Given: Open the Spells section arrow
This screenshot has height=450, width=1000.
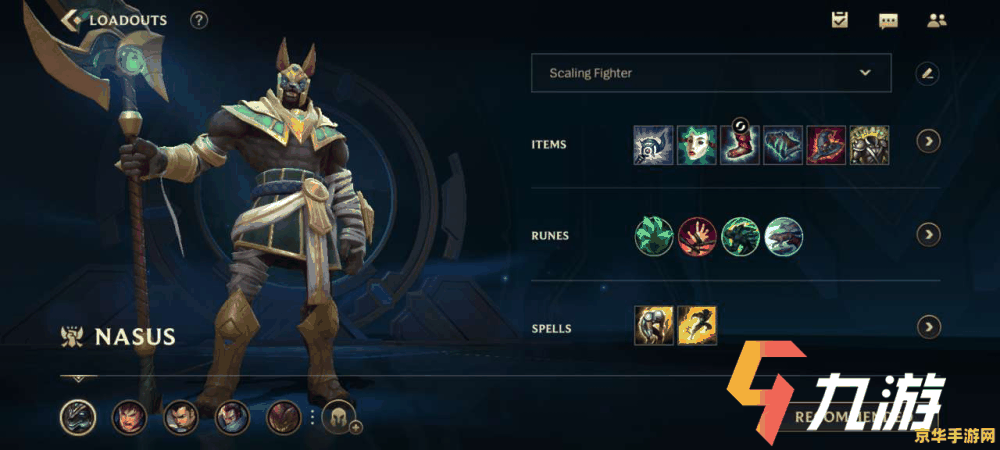Looking at the screenshot, I should 929,327.
